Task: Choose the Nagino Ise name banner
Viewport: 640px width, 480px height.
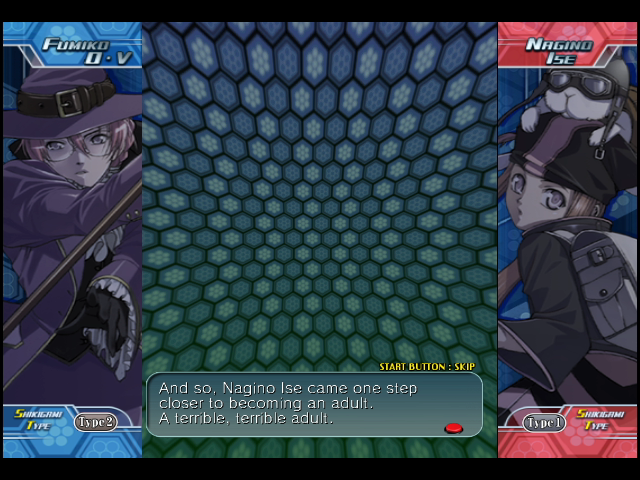Action: tap(560, 53)
